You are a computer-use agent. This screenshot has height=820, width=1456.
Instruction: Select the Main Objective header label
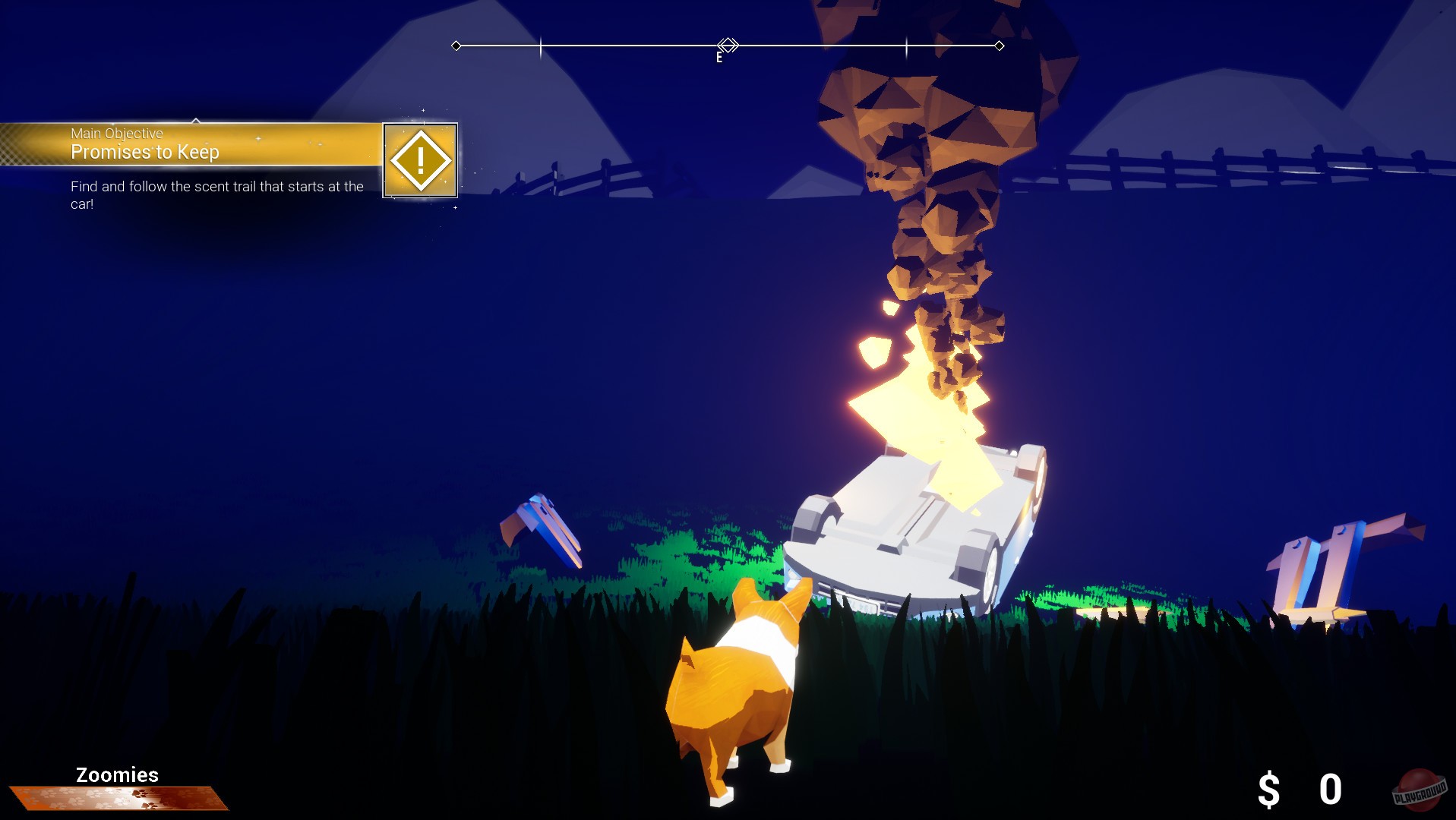115,133
